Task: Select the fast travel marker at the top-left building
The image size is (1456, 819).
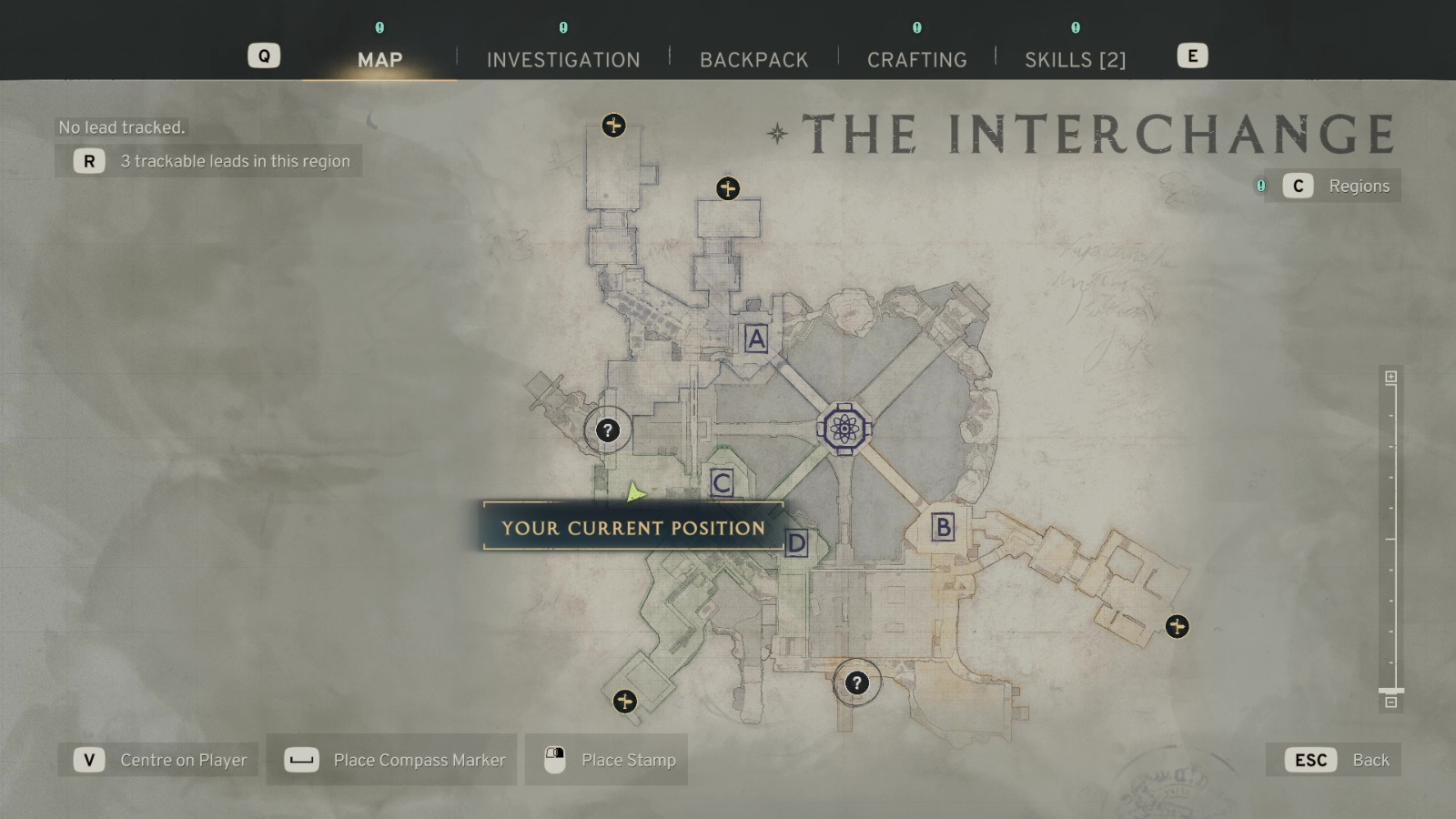Action: click(x=614, y=126)
